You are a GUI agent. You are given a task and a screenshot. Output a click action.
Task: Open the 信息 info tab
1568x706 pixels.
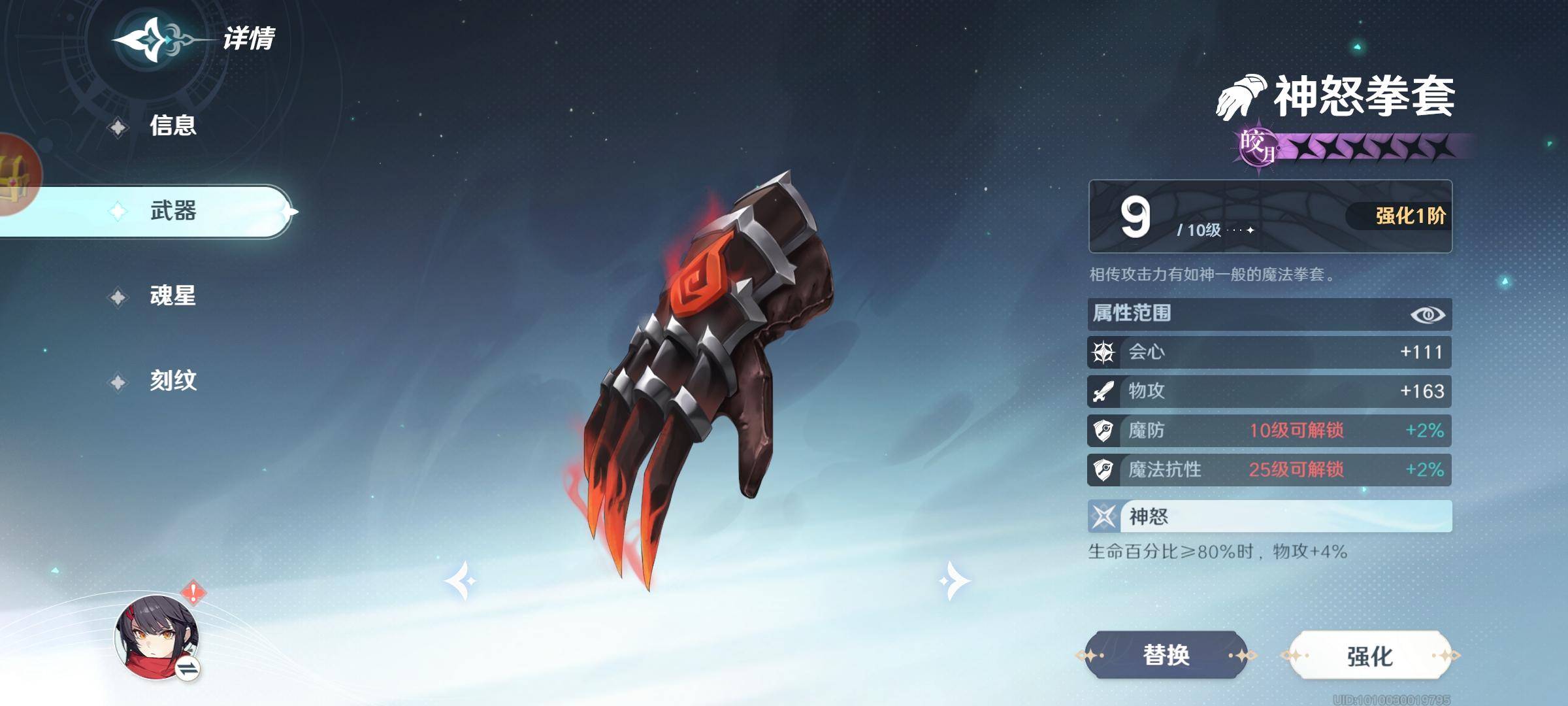pyautogui.click(x=172, y=126)
